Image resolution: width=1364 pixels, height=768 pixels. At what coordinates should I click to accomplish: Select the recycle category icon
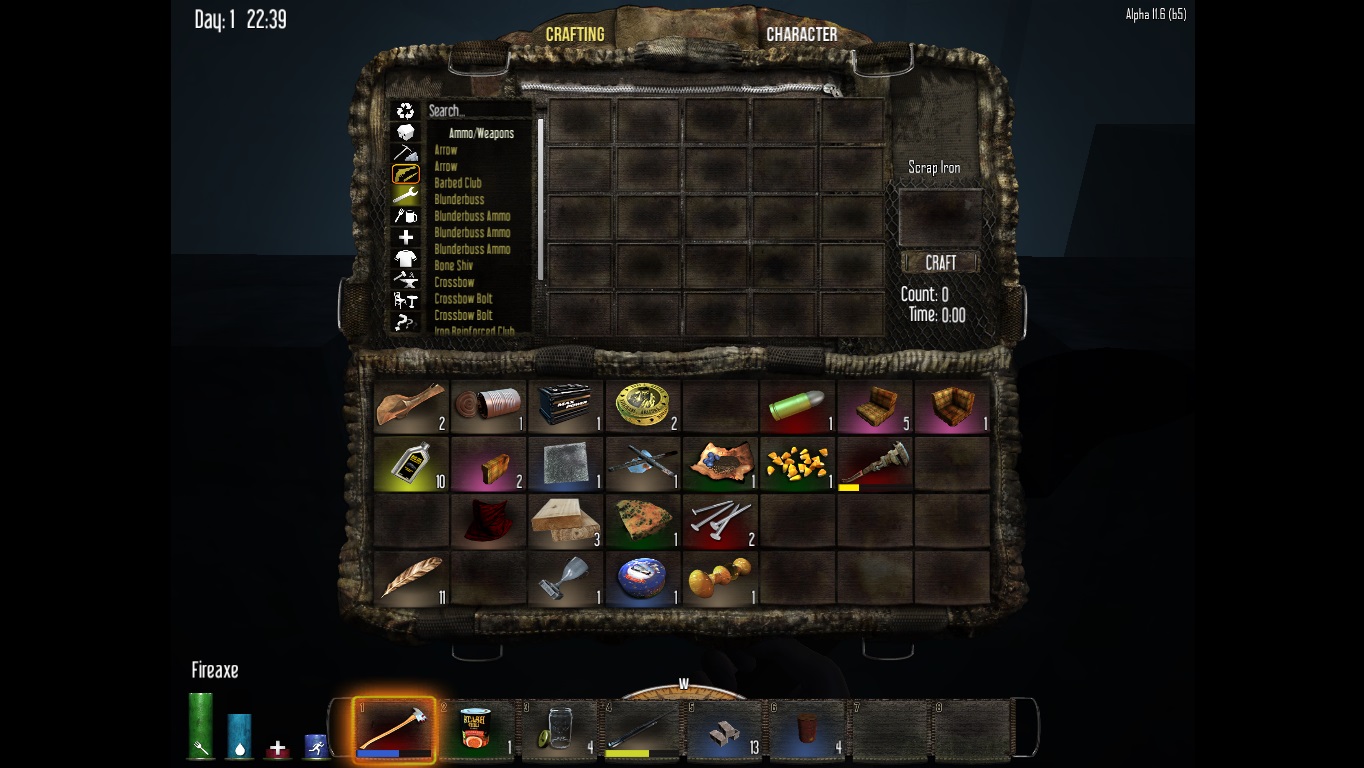[405, 111]
